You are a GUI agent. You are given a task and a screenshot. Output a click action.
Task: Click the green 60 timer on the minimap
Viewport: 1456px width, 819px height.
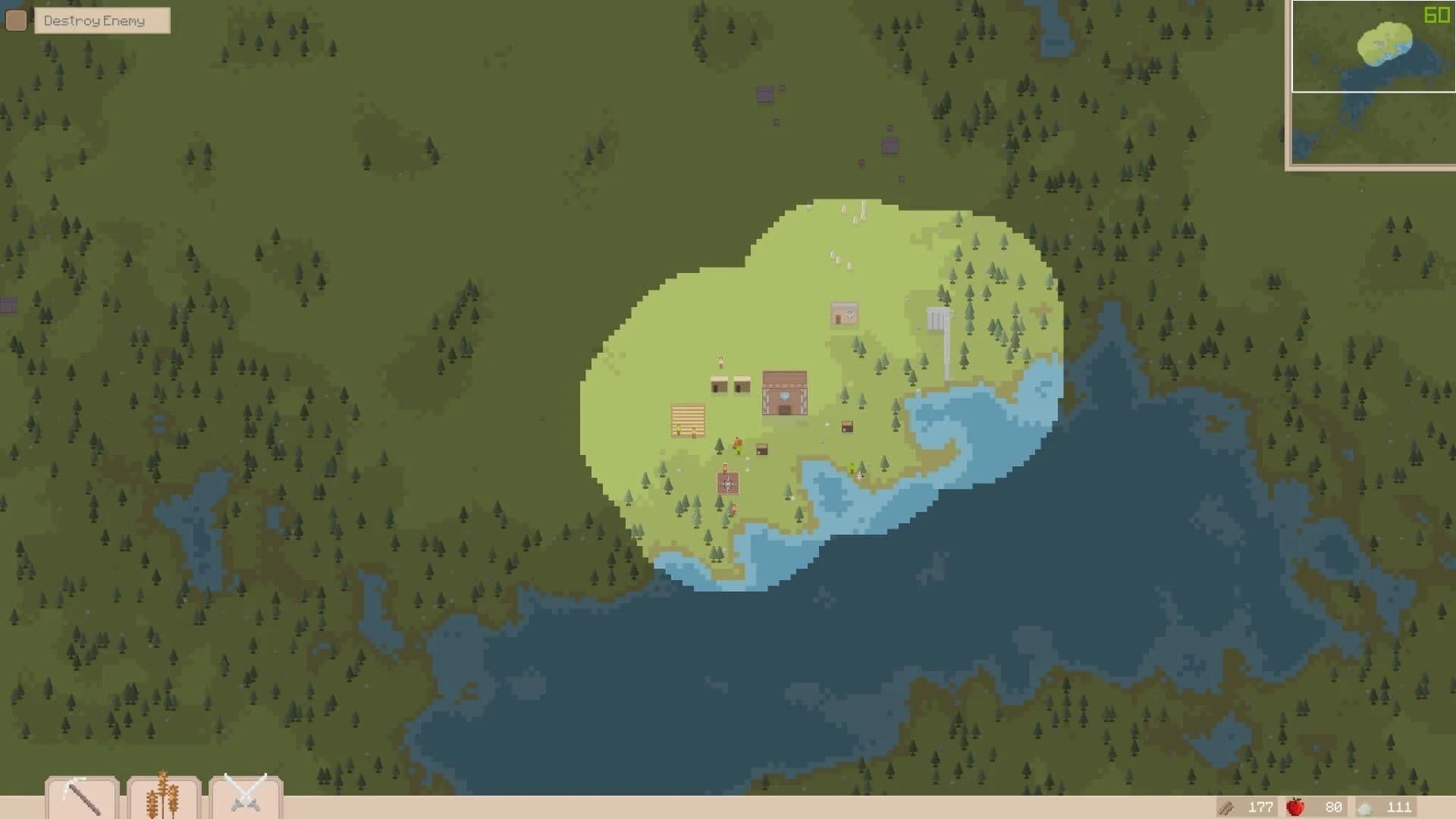tap(1438, 14)
